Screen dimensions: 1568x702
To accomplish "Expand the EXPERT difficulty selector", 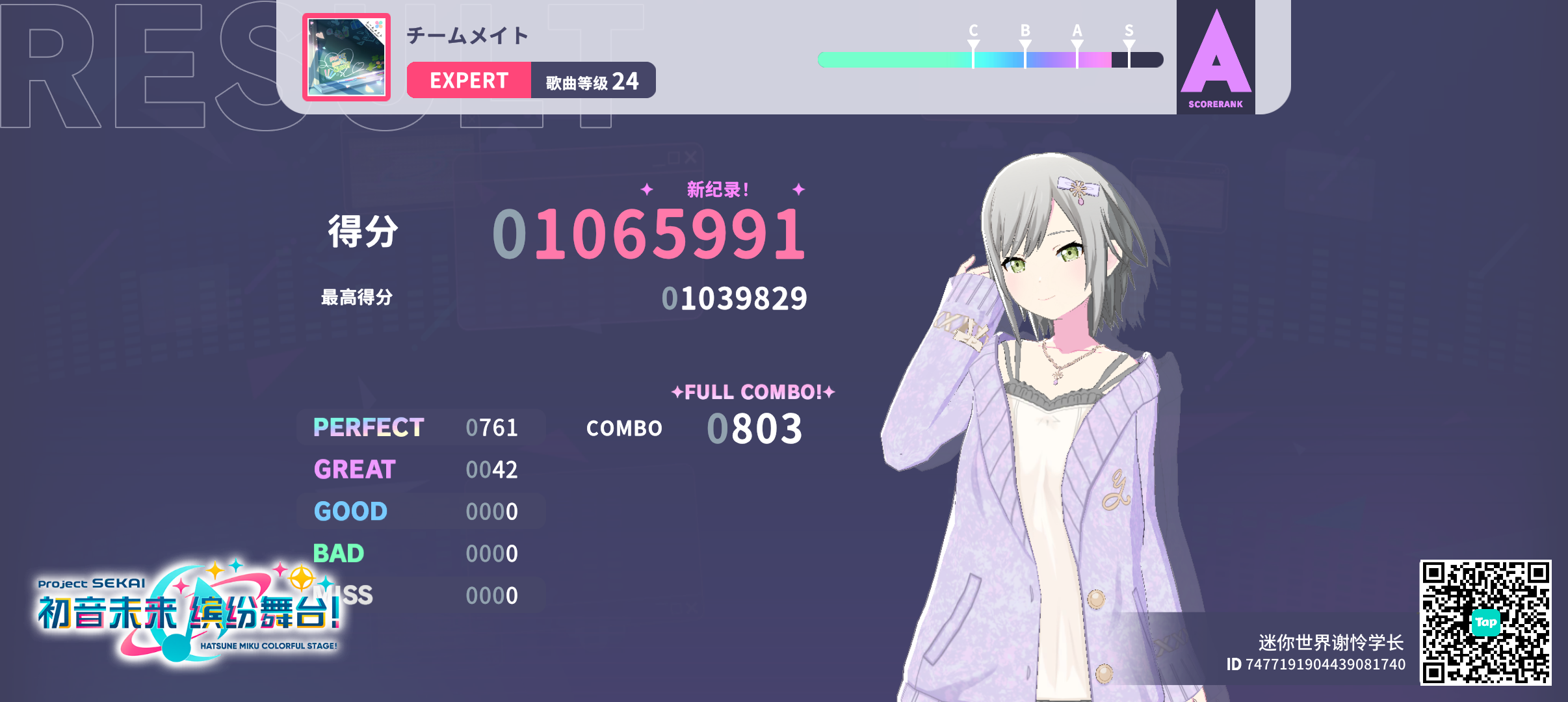I will 469,80.
